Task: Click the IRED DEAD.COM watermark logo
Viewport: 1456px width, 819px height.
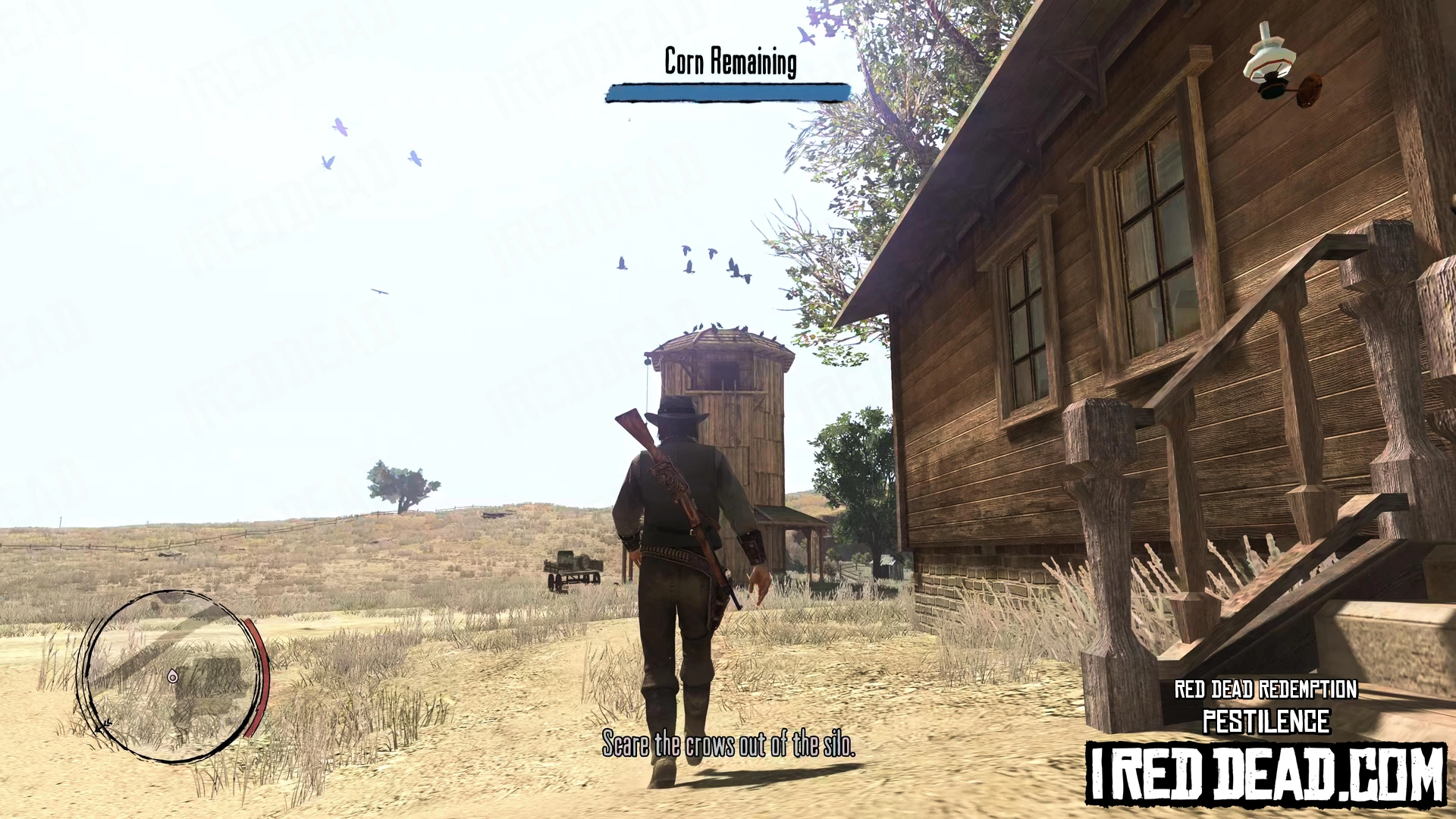Action: point(1266,773)
